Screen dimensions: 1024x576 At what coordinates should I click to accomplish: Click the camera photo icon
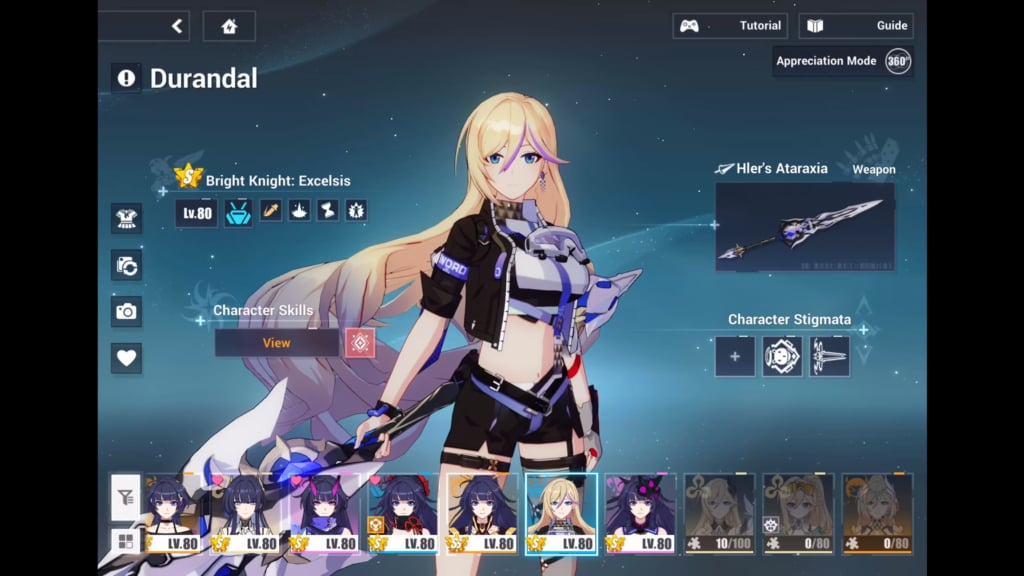pos(127,311)
